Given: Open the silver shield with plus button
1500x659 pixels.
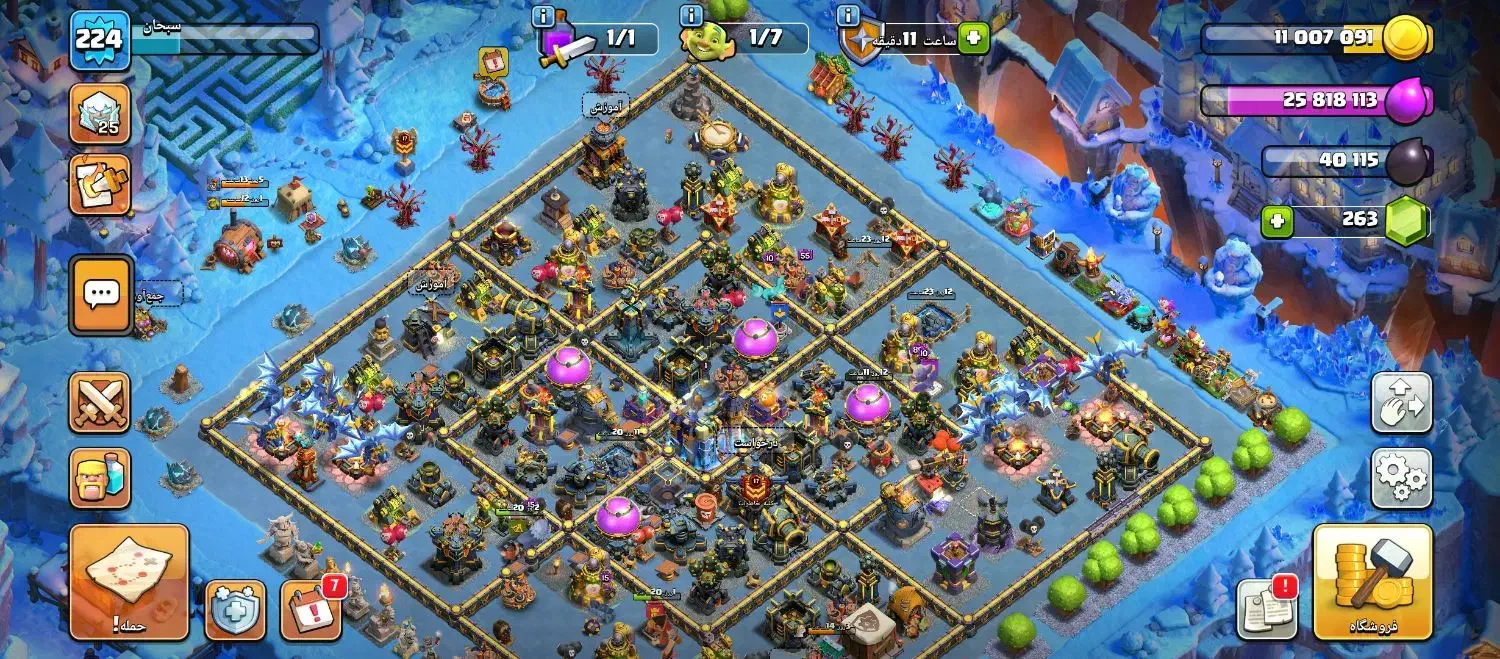Looking at the screenshot, I should [x=236, y=610].
